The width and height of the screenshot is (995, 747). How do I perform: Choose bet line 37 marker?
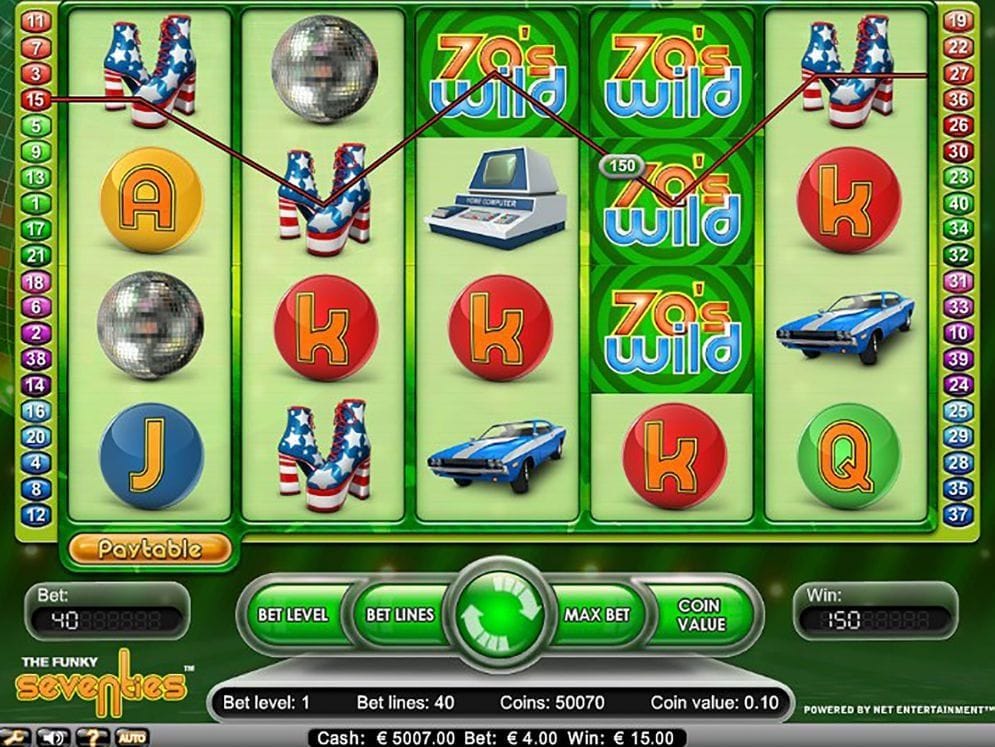958,515
